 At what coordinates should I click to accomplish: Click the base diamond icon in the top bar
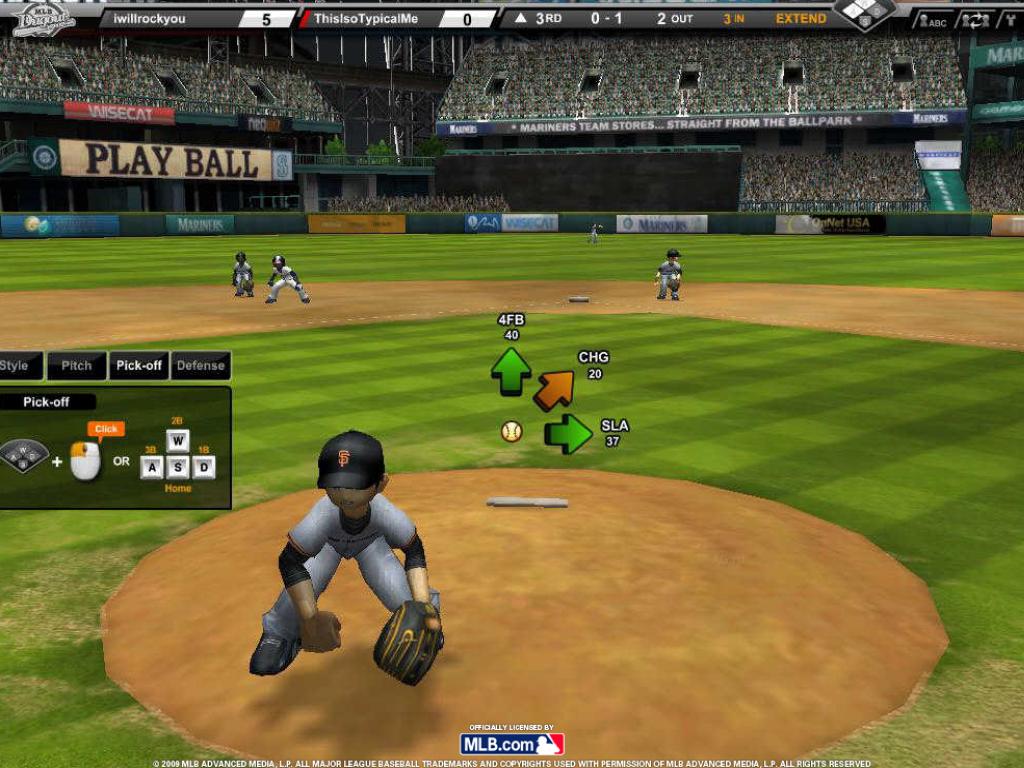(x=865, y=13)
